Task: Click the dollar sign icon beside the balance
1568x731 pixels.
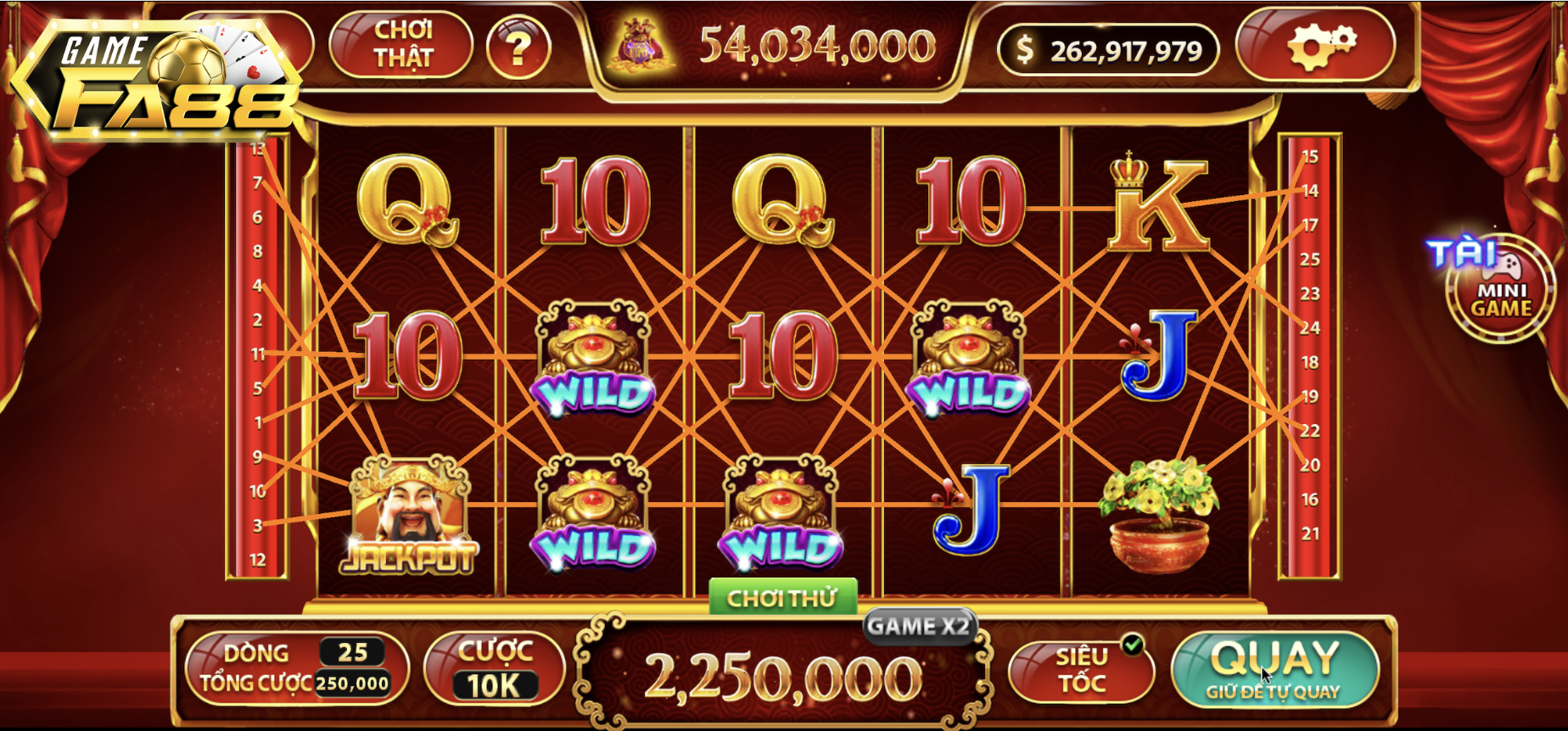Action: 1025,49
